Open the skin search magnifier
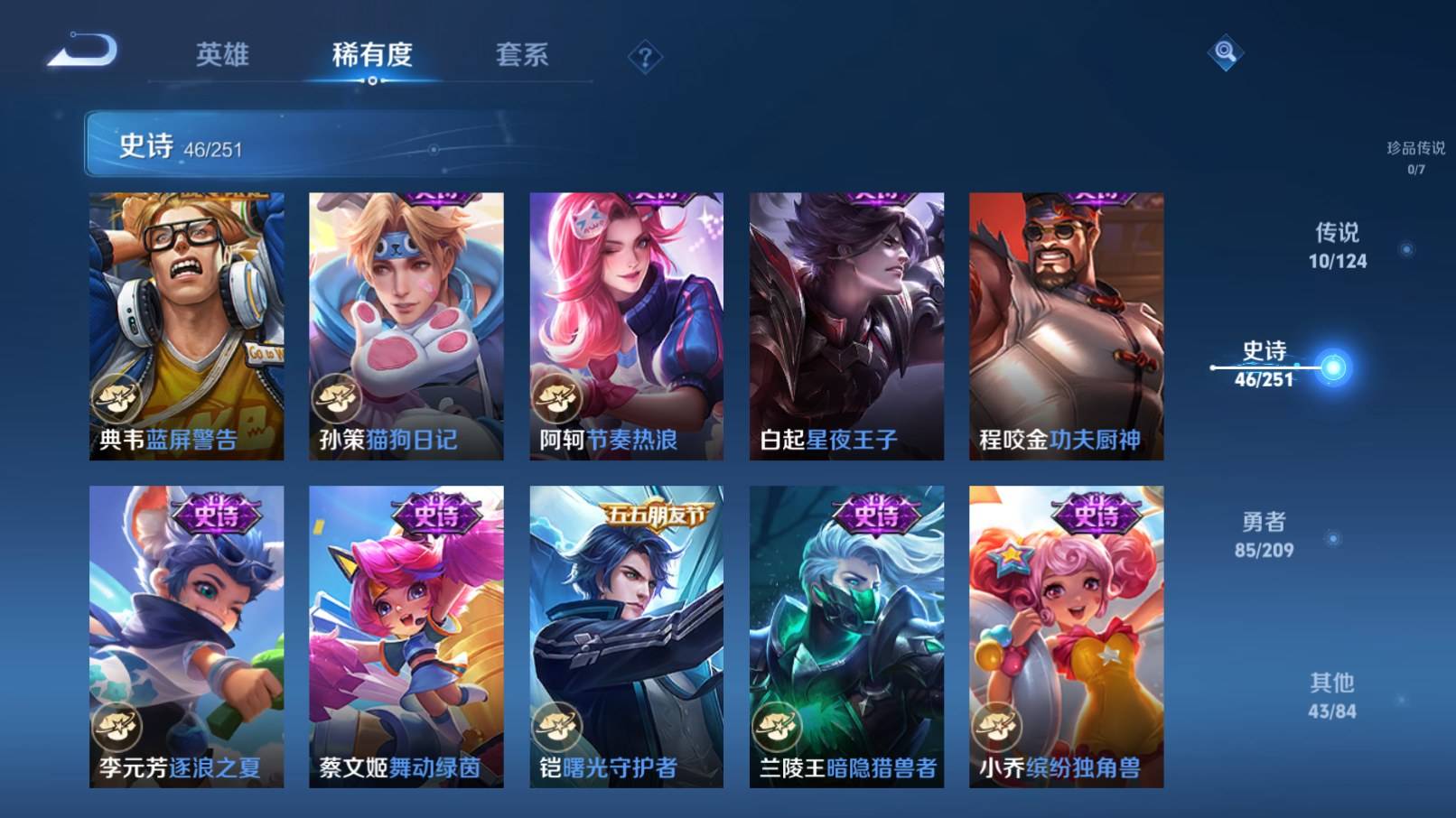The height and width of the screenshot is (818, 1456). pos(1225,52)
